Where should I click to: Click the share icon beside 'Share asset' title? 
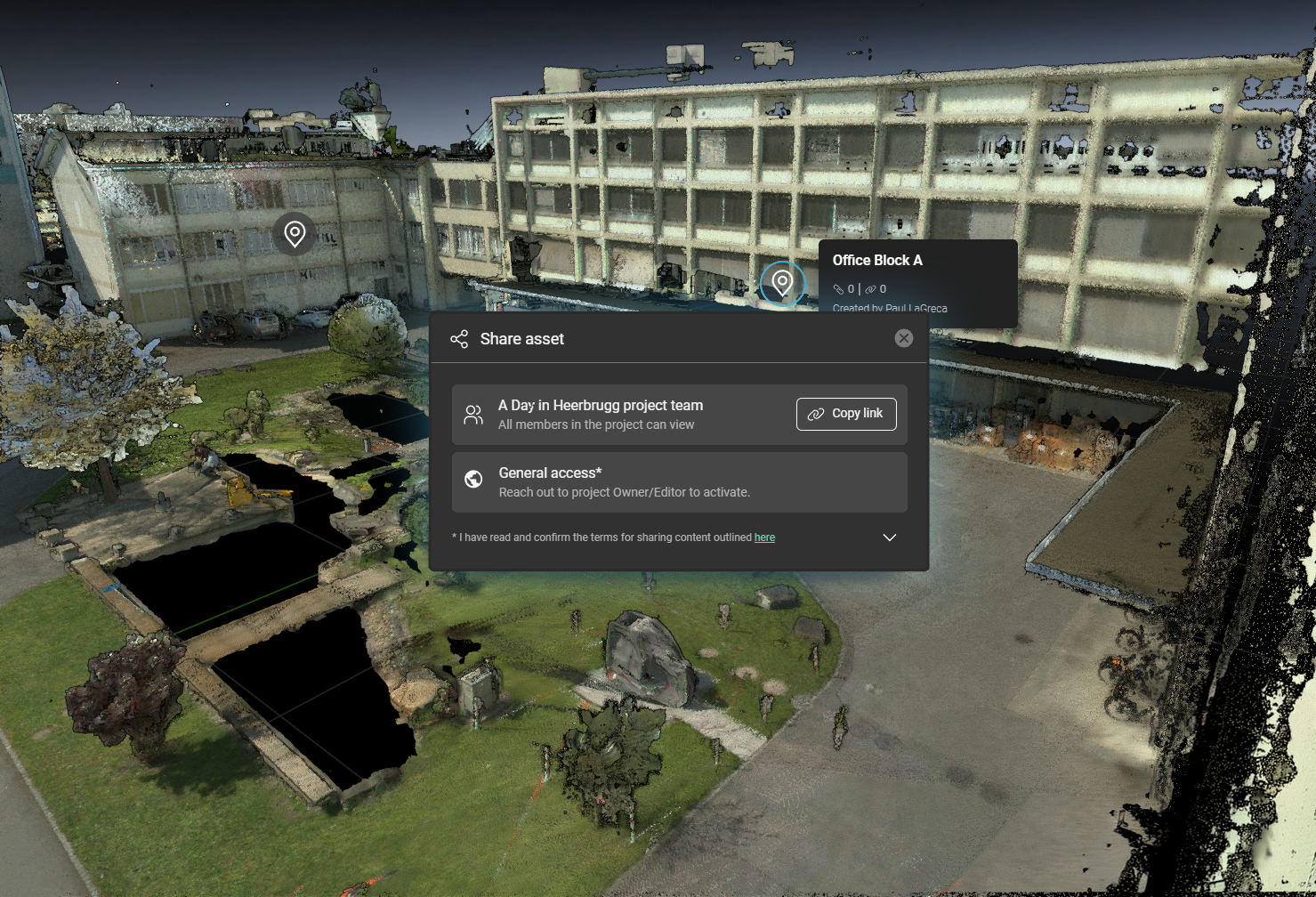pos(460,339)
